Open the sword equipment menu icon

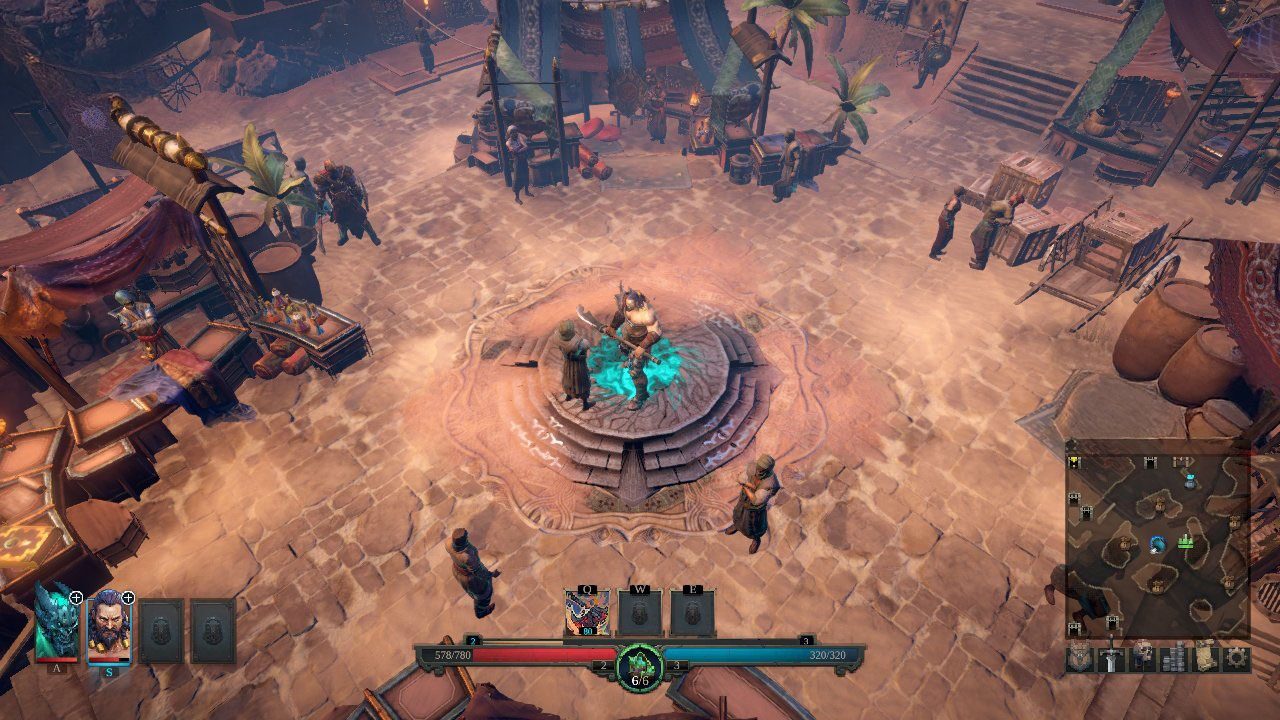click(1111, 658)
